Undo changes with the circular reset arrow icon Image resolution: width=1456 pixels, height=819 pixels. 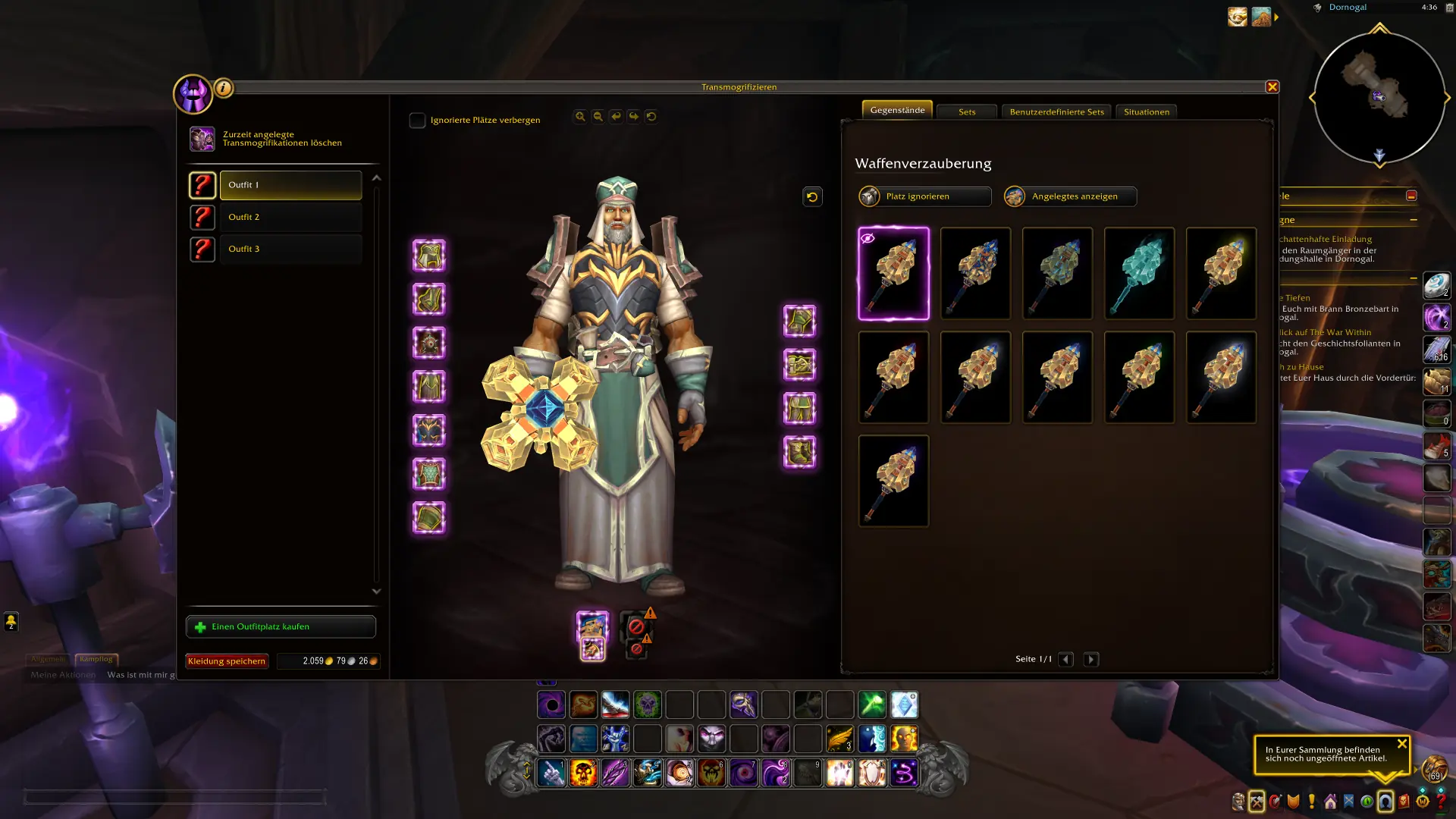(651, 116)
